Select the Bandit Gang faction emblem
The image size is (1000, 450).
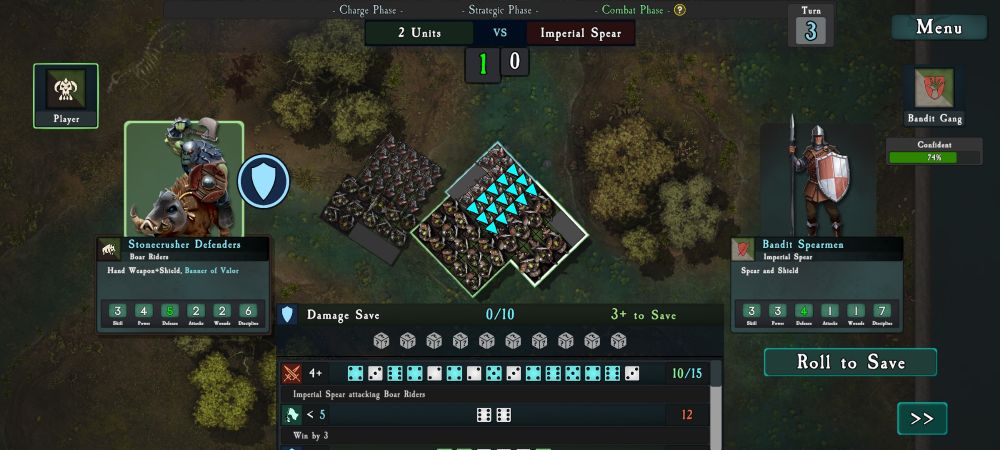pyautogui.click(x=934, y=89)
